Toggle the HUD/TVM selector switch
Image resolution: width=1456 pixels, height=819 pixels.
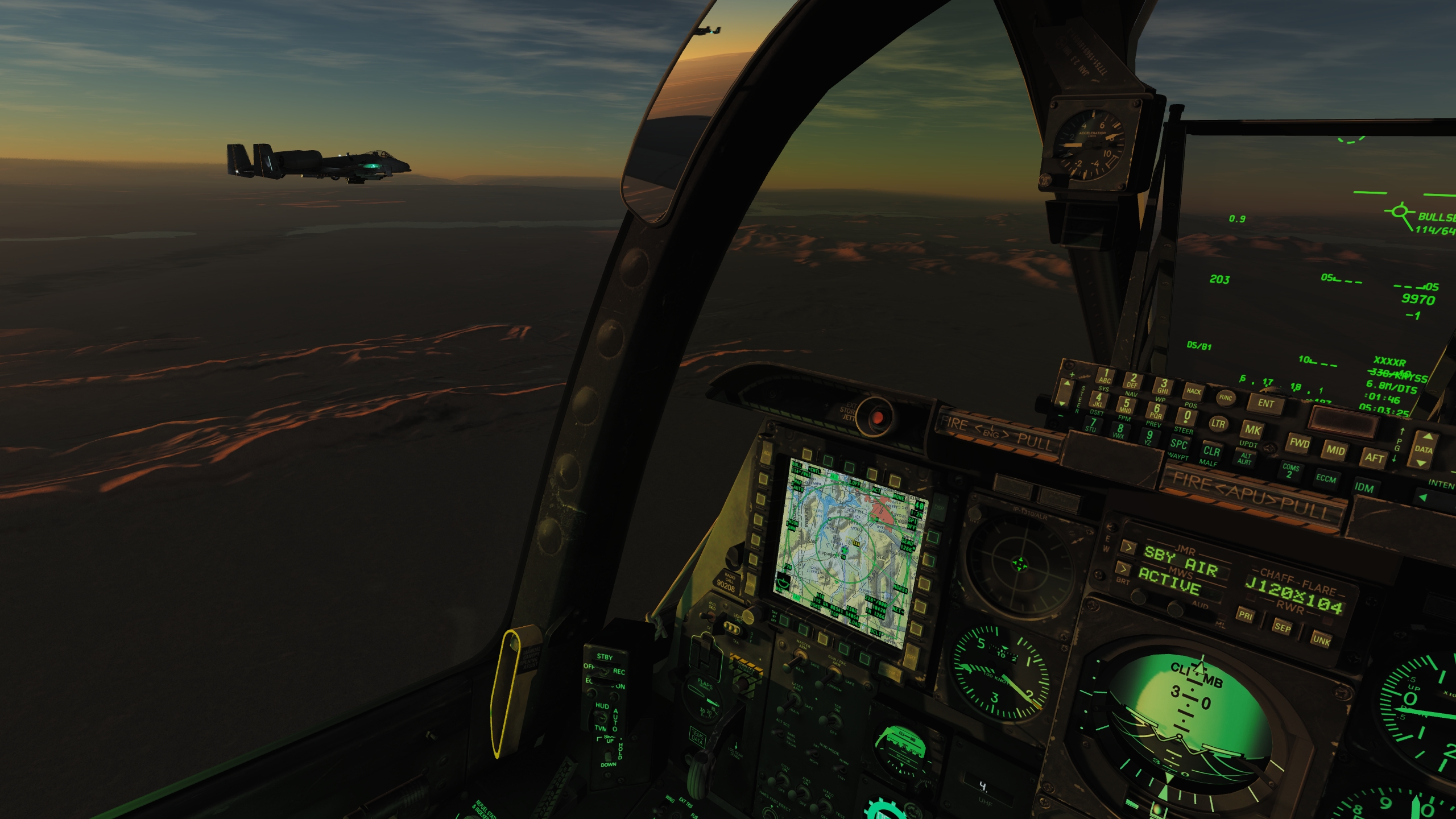click(601, 715)
